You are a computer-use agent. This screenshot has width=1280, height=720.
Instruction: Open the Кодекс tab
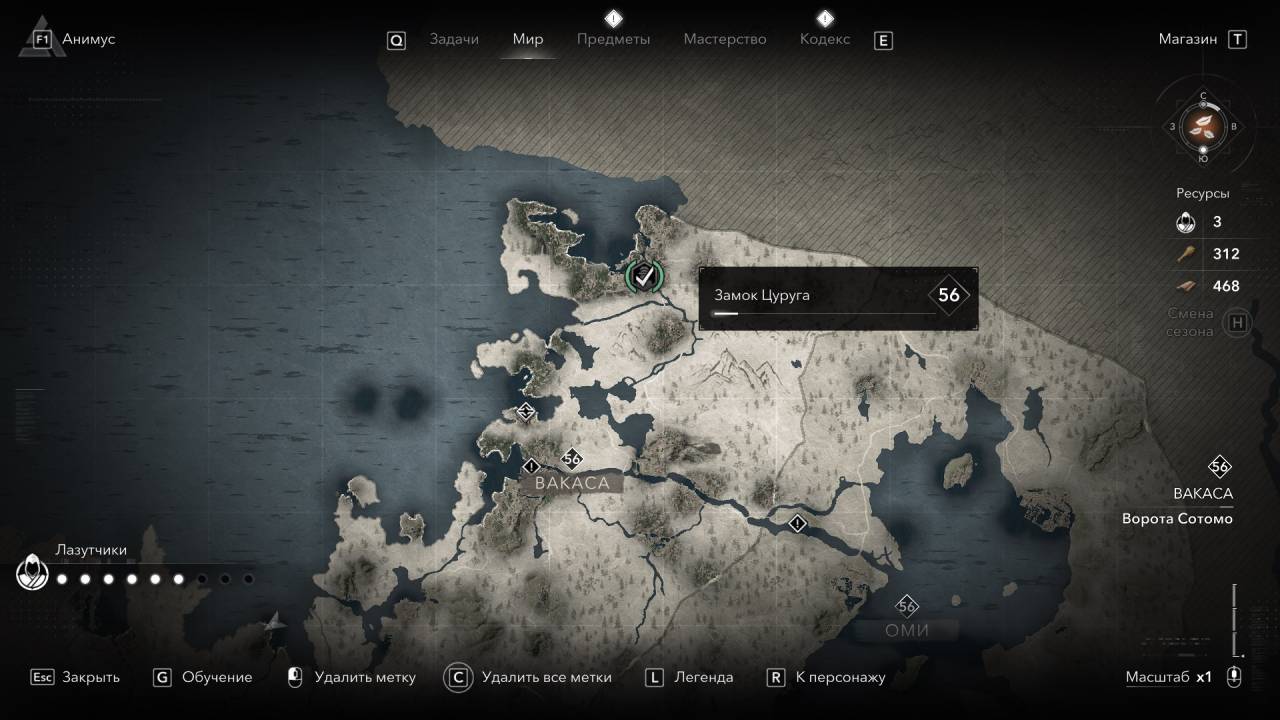coord(824,39)
